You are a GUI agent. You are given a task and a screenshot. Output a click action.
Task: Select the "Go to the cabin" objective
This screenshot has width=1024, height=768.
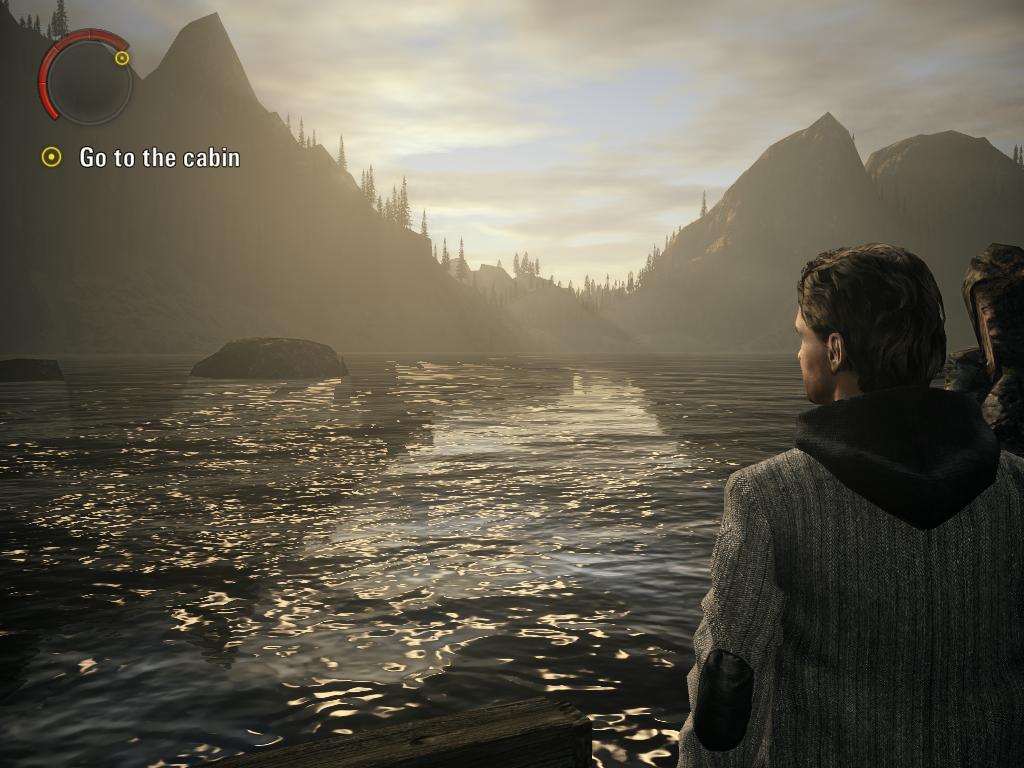(159, 157)
